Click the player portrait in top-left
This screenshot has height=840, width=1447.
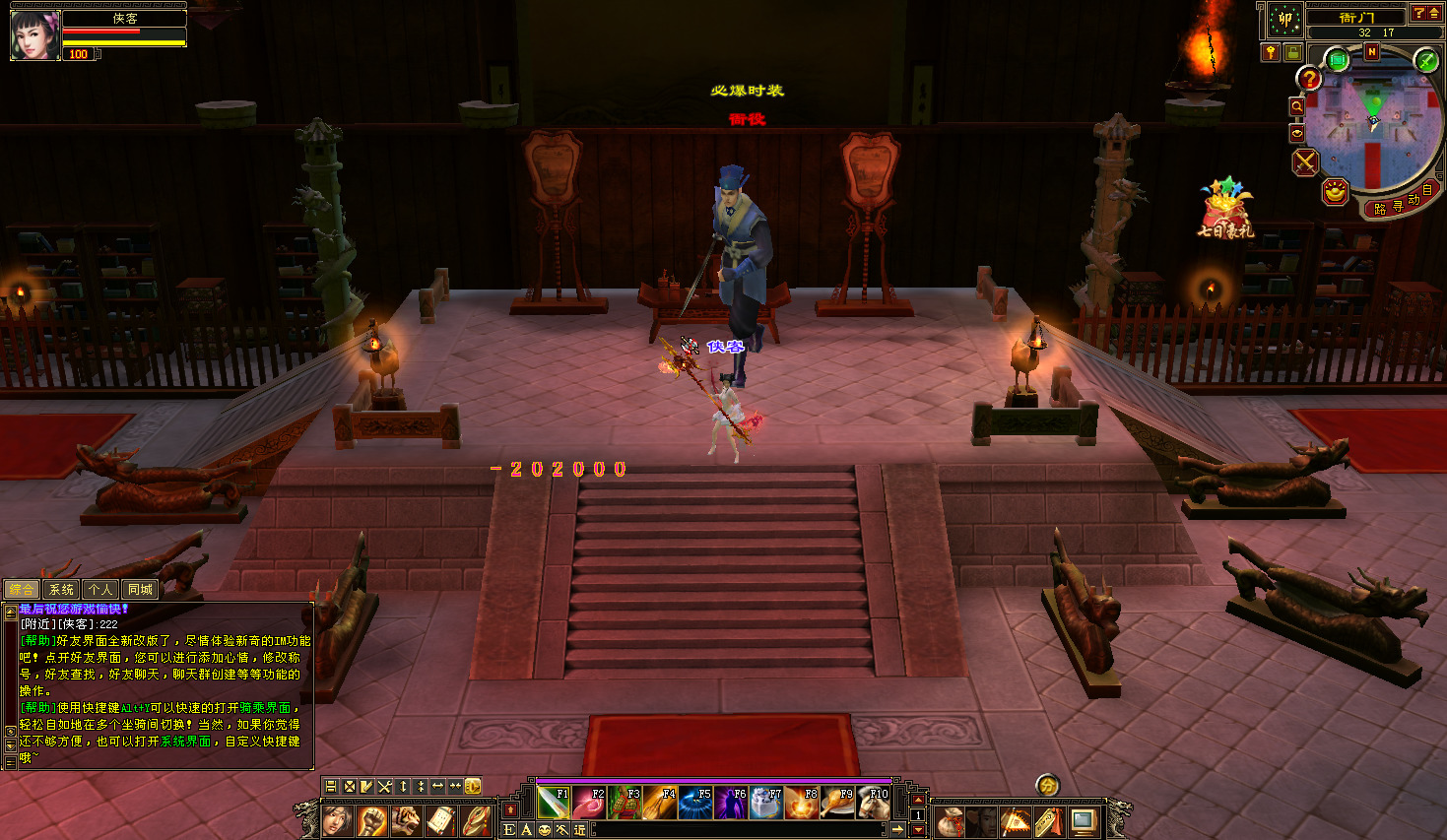[x=34, y=35]
